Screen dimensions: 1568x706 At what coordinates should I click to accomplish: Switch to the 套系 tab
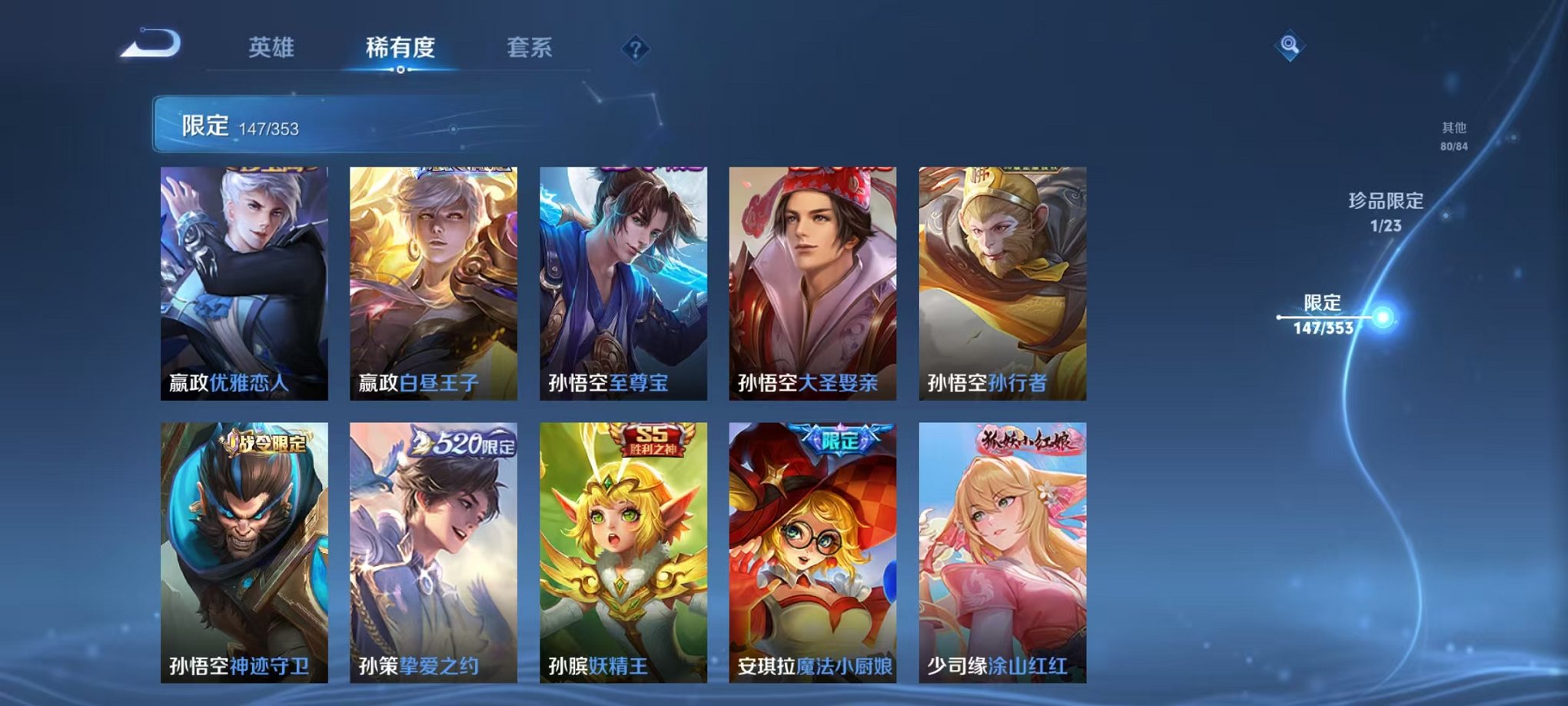pyautogui.click(x=532, y=46)
